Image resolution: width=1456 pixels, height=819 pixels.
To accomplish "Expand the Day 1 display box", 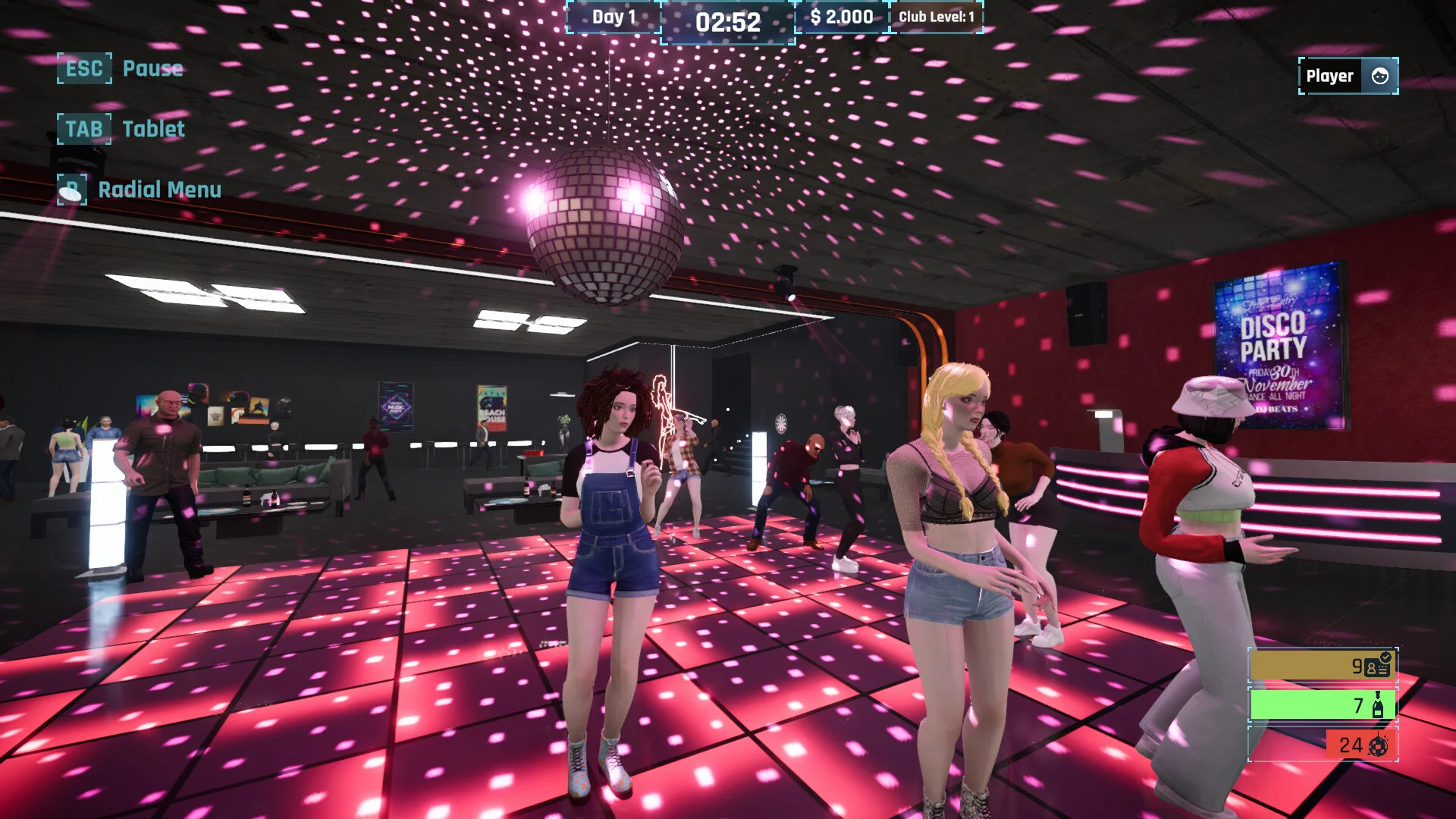I will coord(613,17).
